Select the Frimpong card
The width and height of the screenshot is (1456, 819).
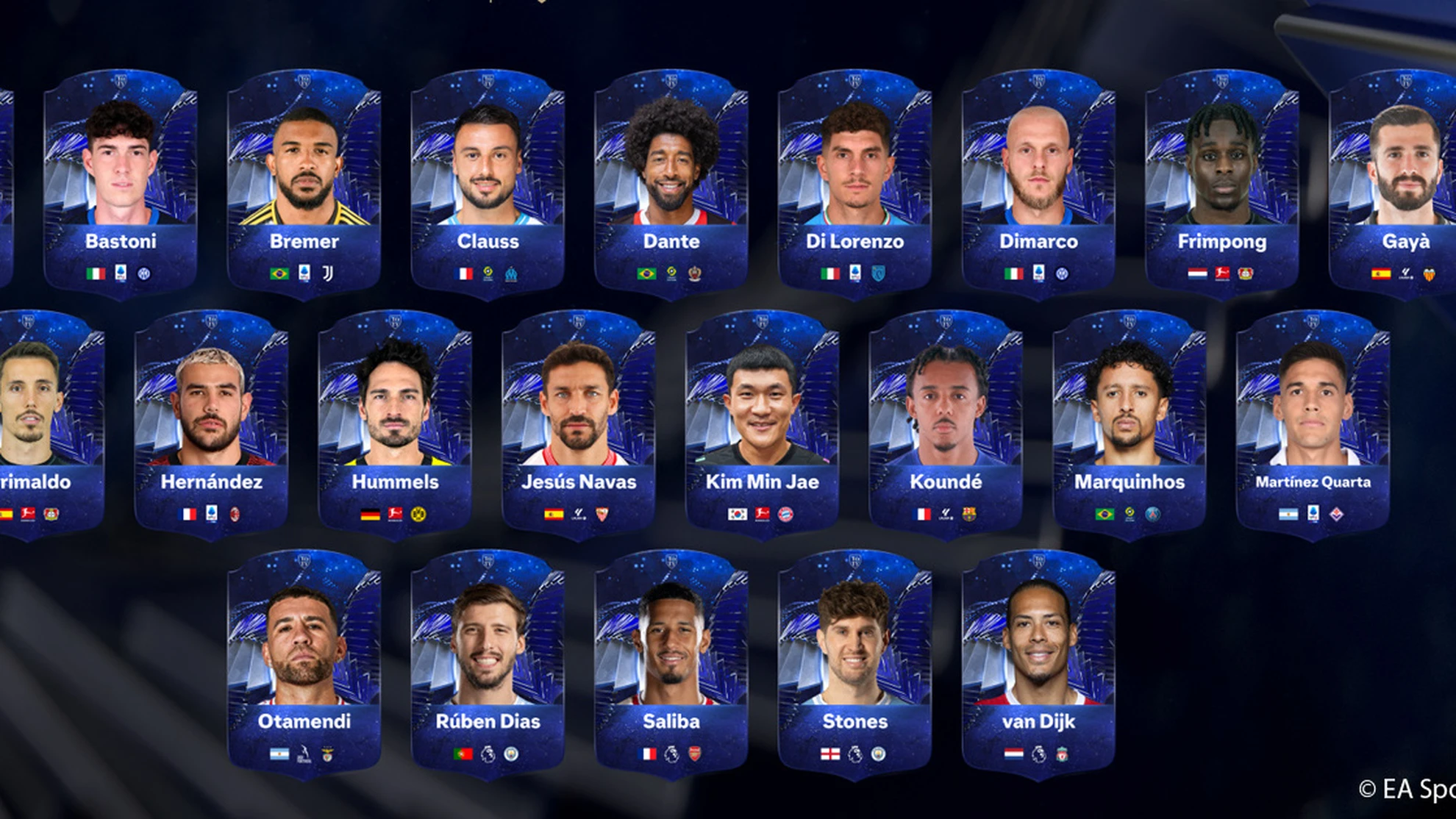coord(1222,184)
